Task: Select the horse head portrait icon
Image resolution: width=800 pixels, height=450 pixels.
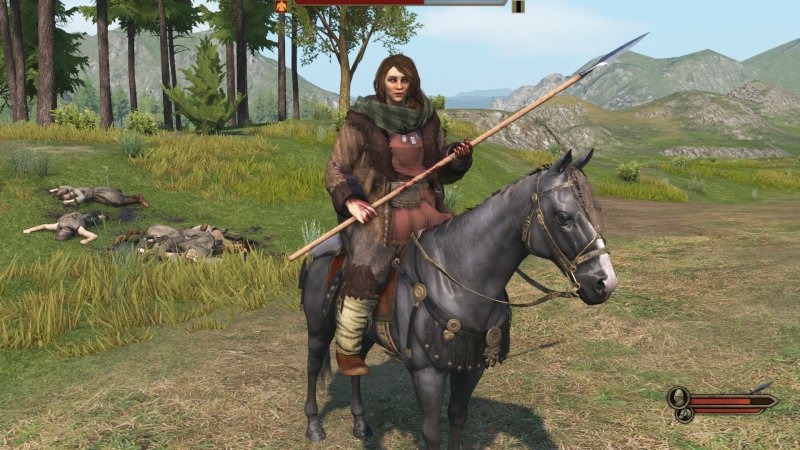Action: coord(684,413)
